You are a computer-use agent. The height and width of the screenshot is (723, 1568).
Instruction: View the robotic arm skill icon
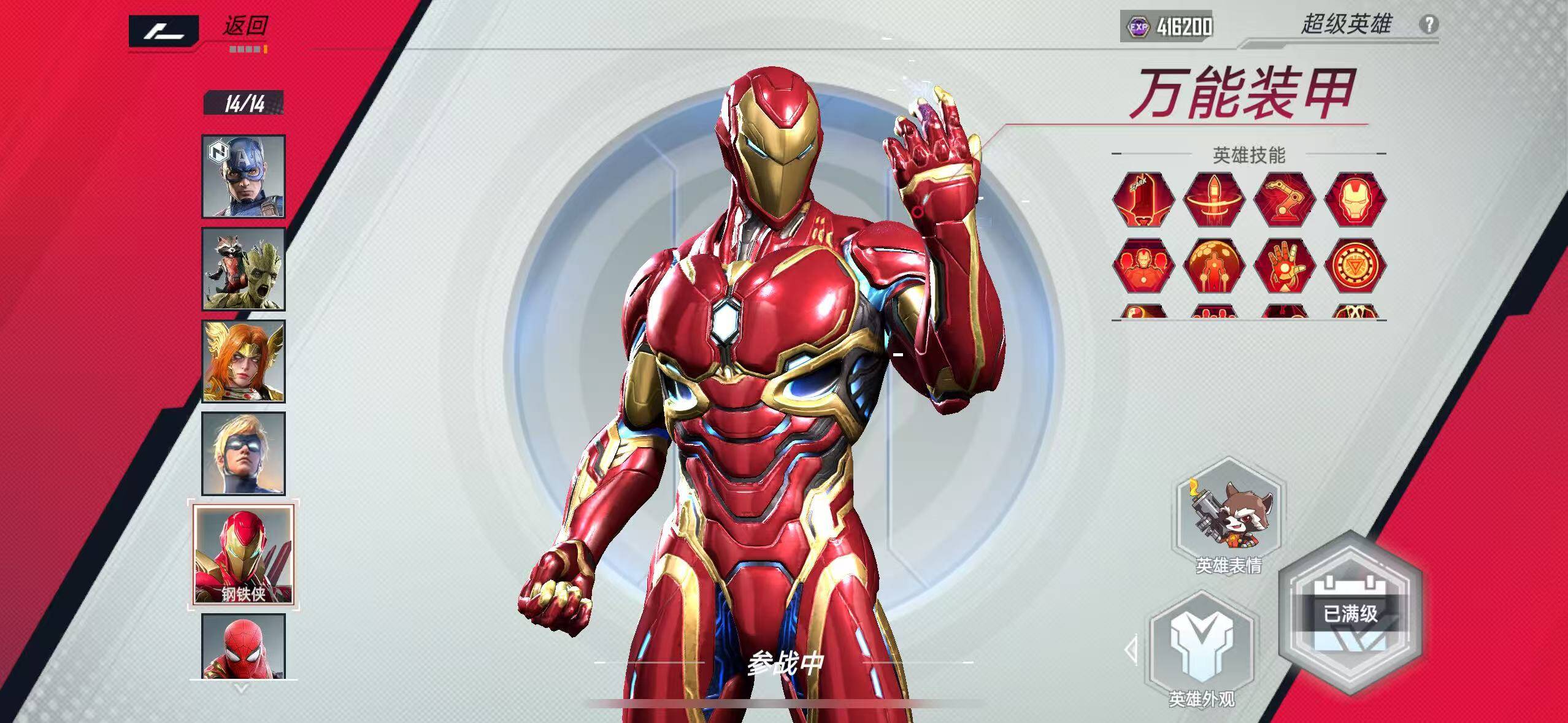[1285, 200]
